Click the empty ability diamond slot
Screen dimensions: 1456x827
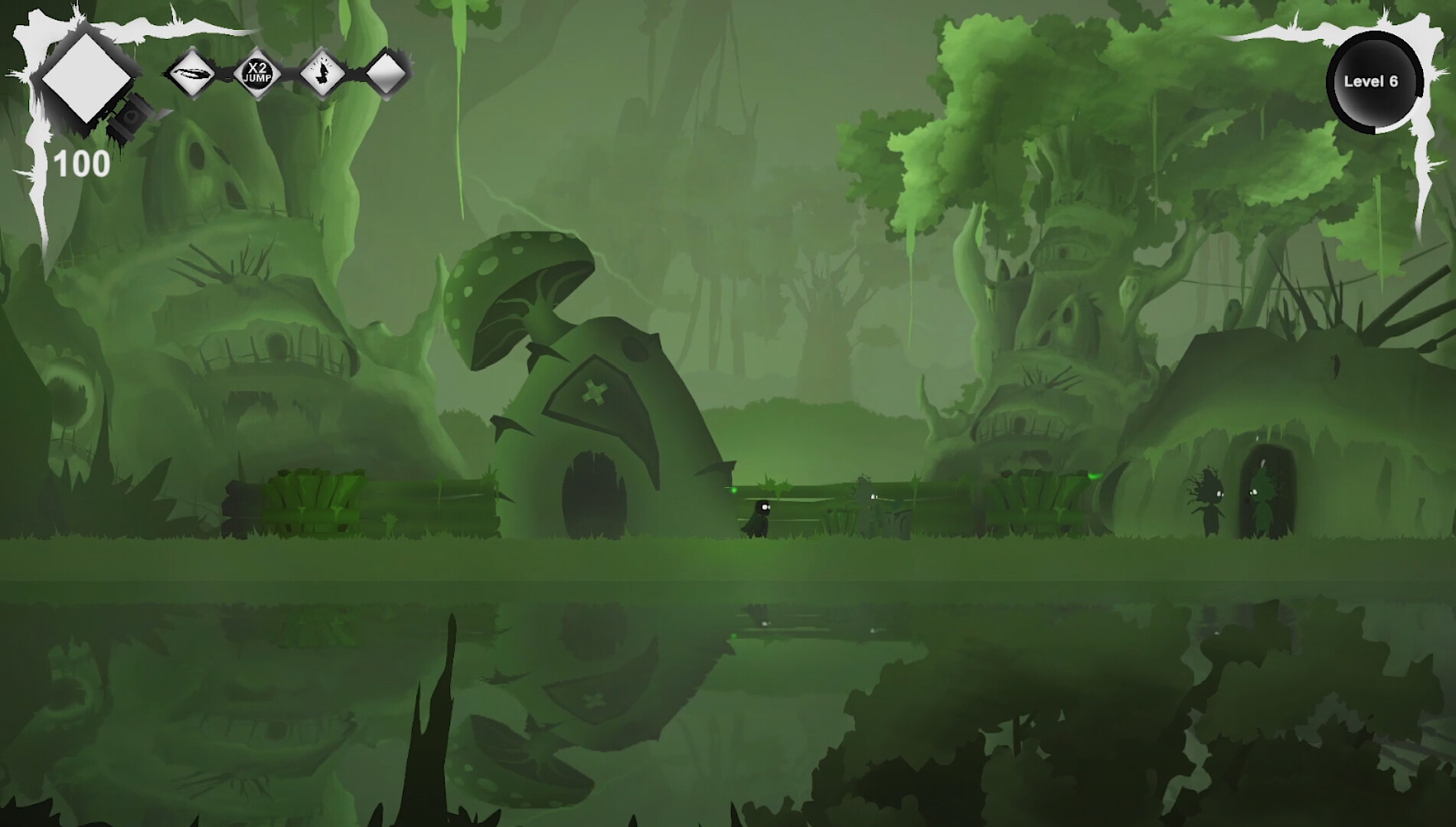pos(387,74)
